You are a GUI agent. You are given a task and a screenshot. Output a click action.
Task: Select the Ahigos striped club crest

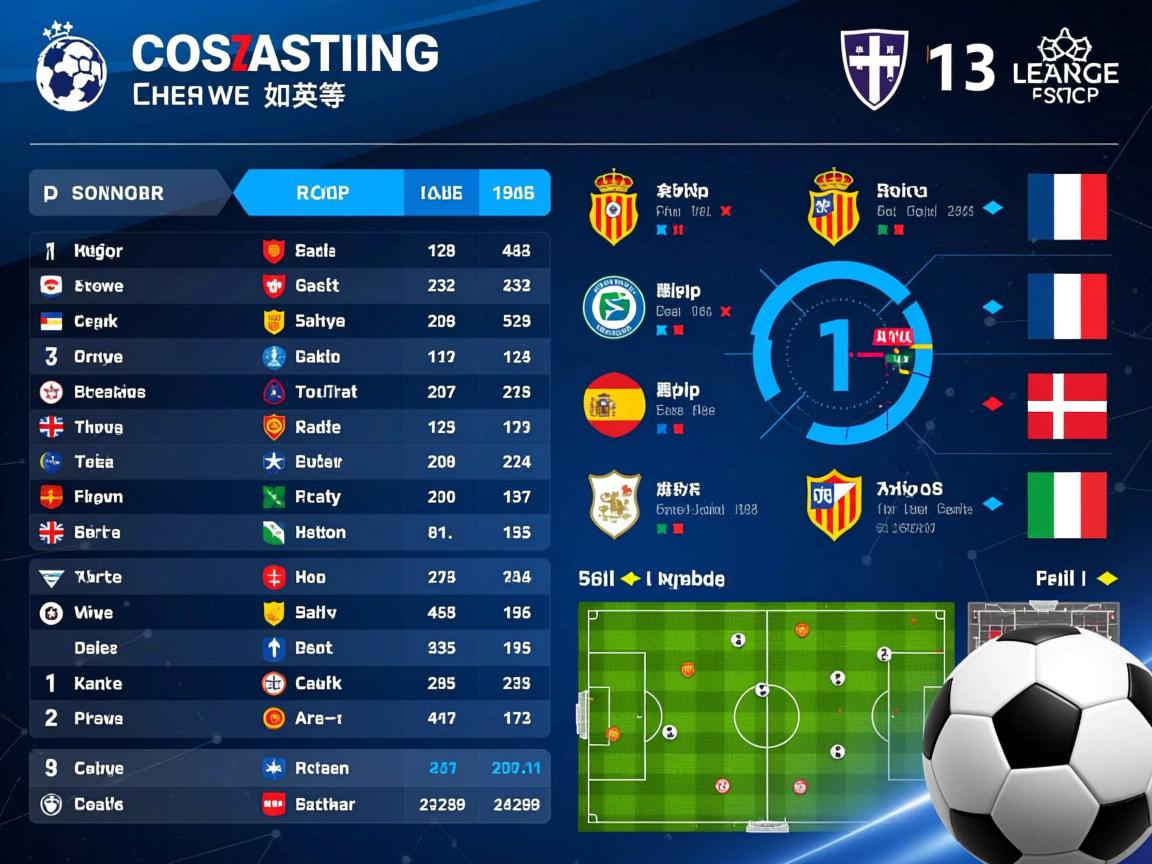834,503
